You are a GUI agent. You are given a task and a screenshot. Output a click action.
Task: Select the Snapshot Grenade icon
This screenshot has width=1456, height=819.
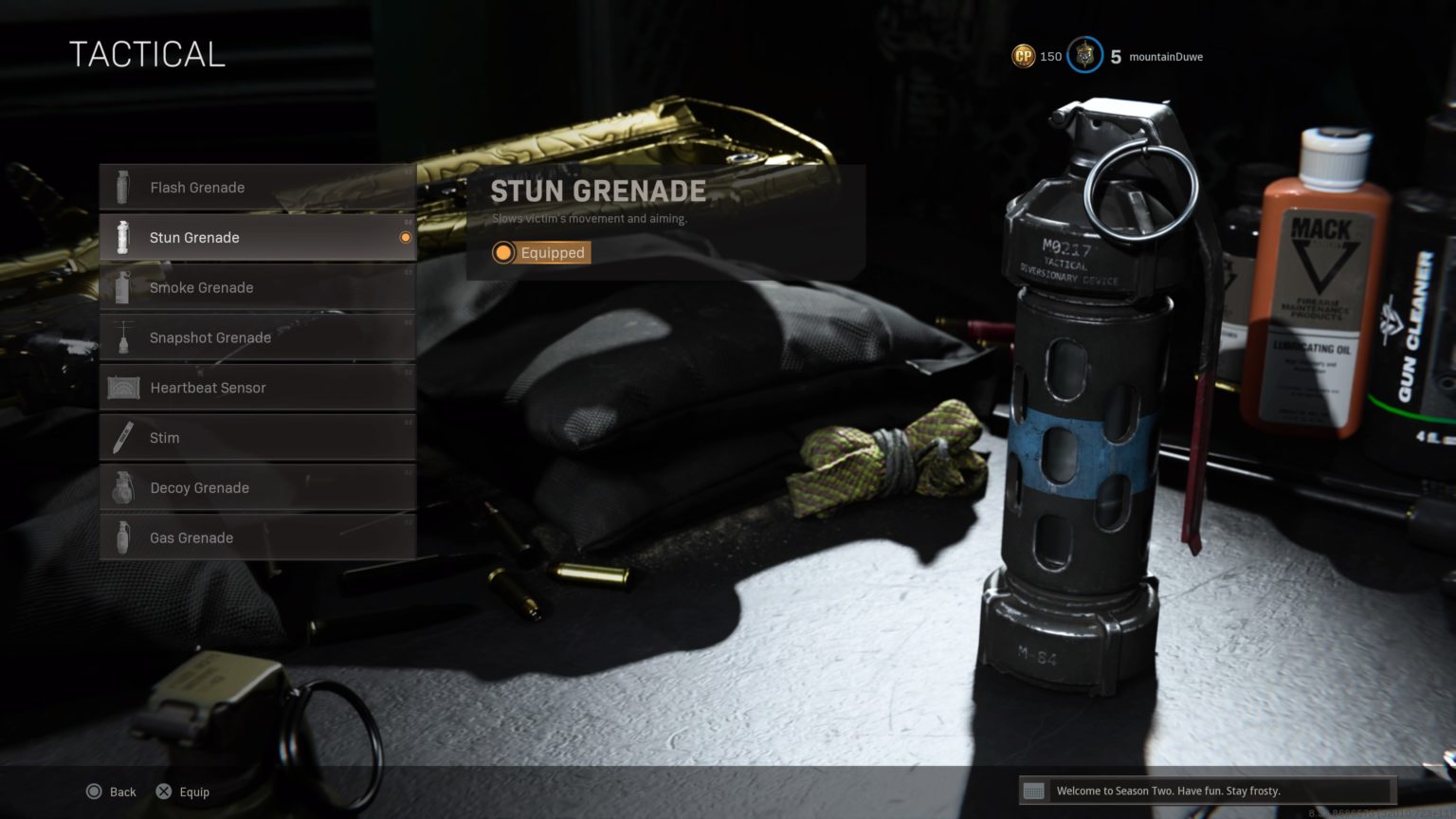(x=123, y=337)
